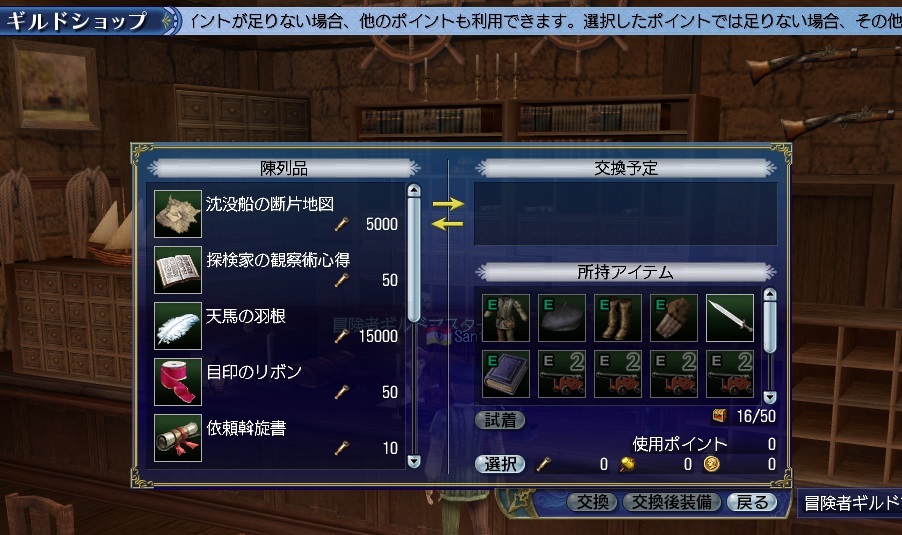
Task: Pick the sword in owned items
Action: (730, 318)
